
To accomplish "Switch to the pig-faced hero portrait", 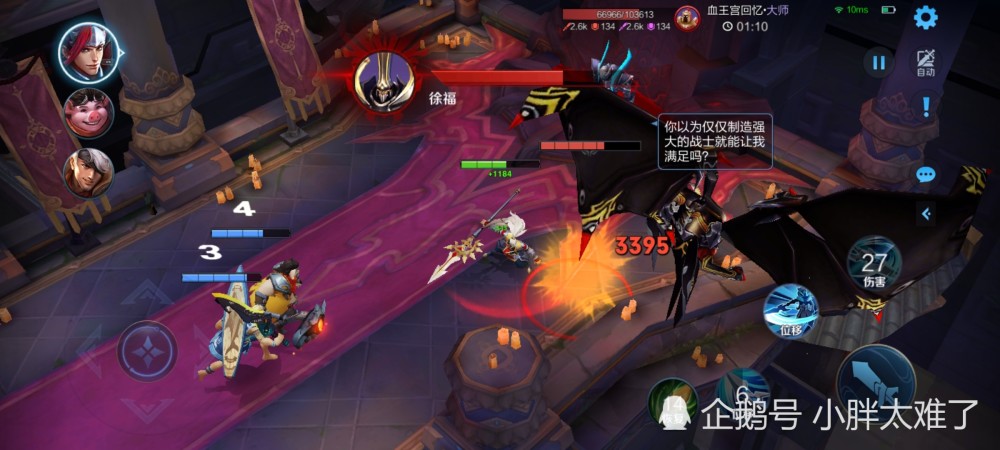I will click(89, 112).
